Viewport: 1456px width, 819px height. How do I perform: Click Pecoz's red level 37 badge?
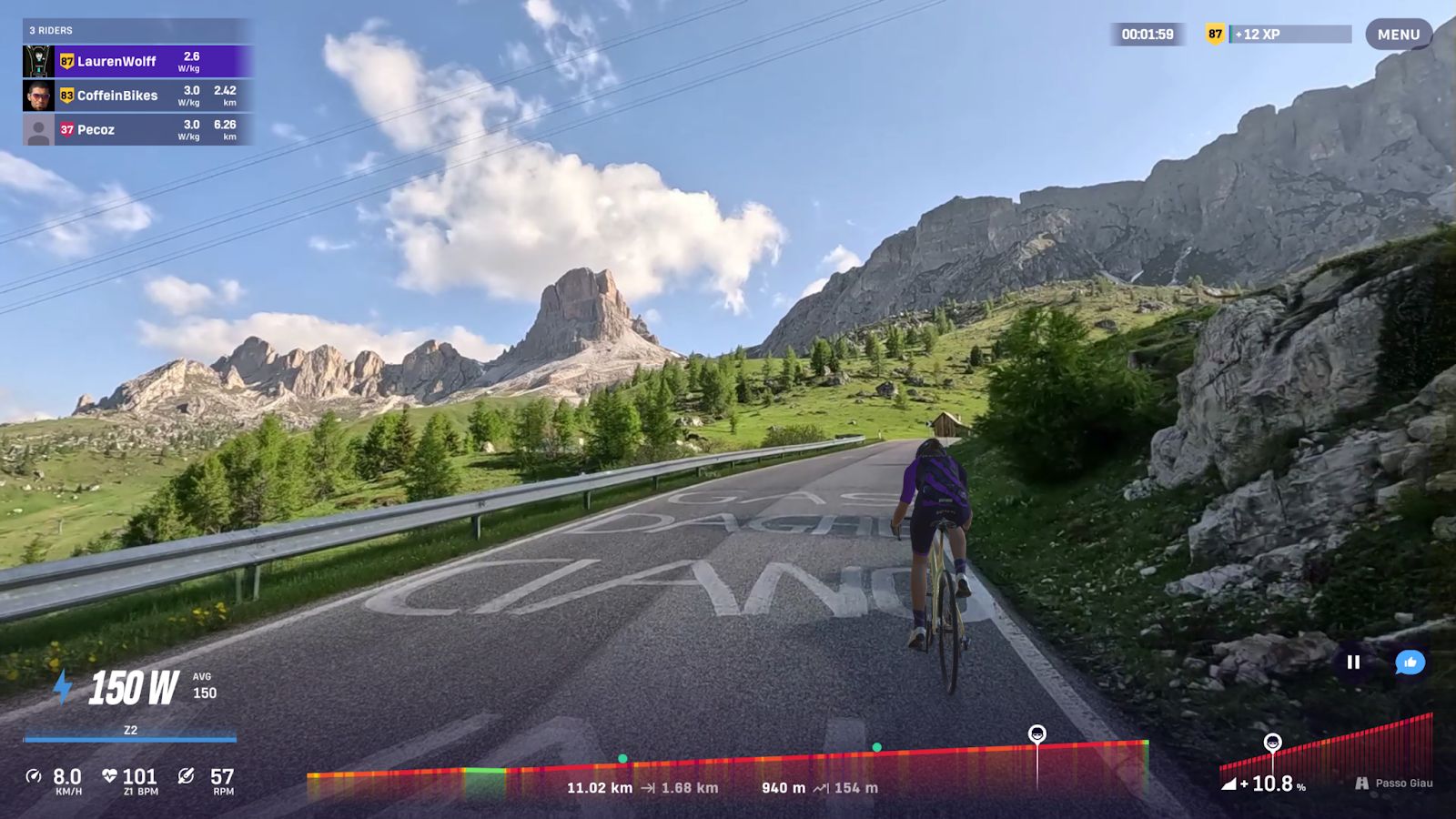[x=66, y=129]
